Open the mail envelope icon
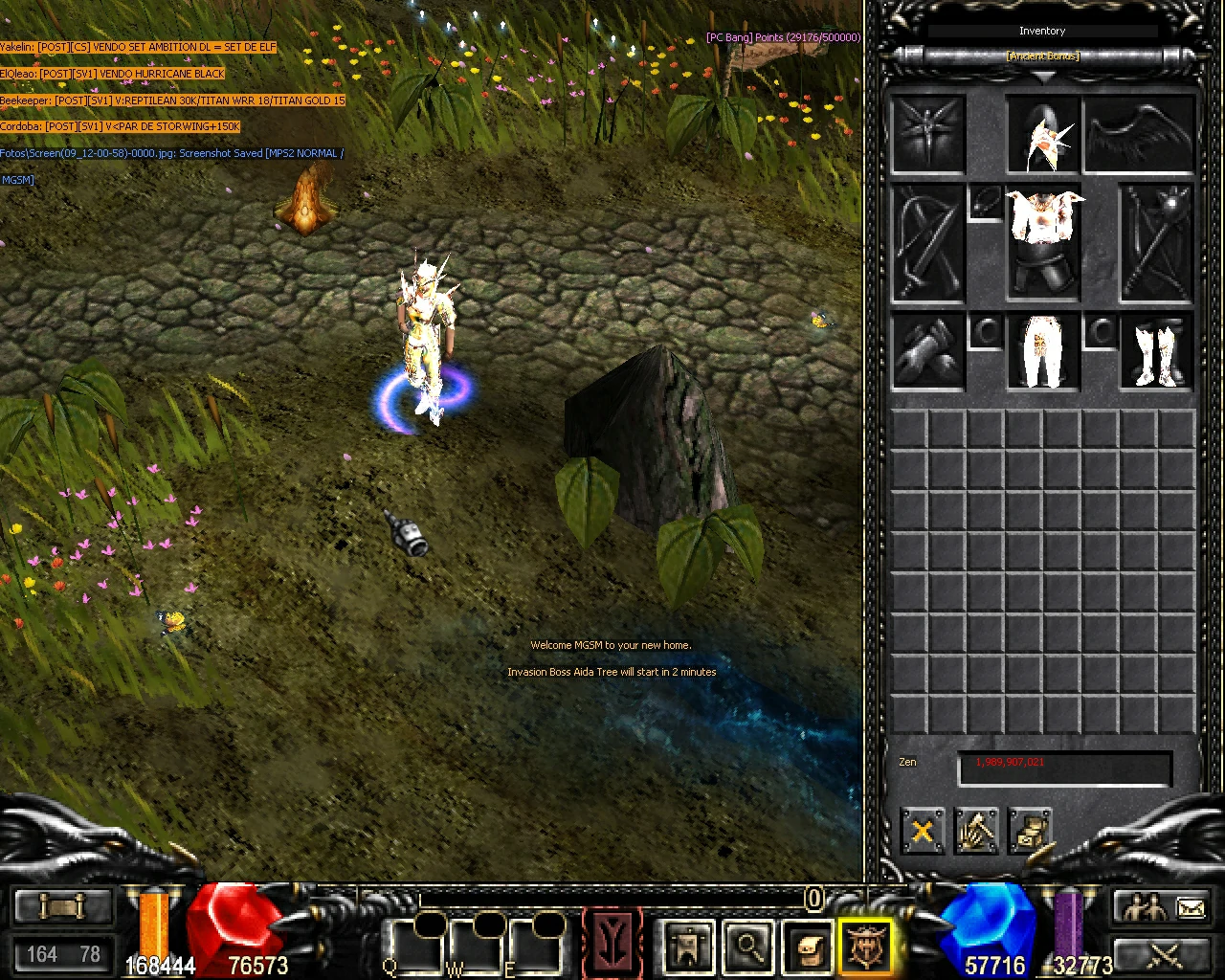 (x=1189, y=906)
